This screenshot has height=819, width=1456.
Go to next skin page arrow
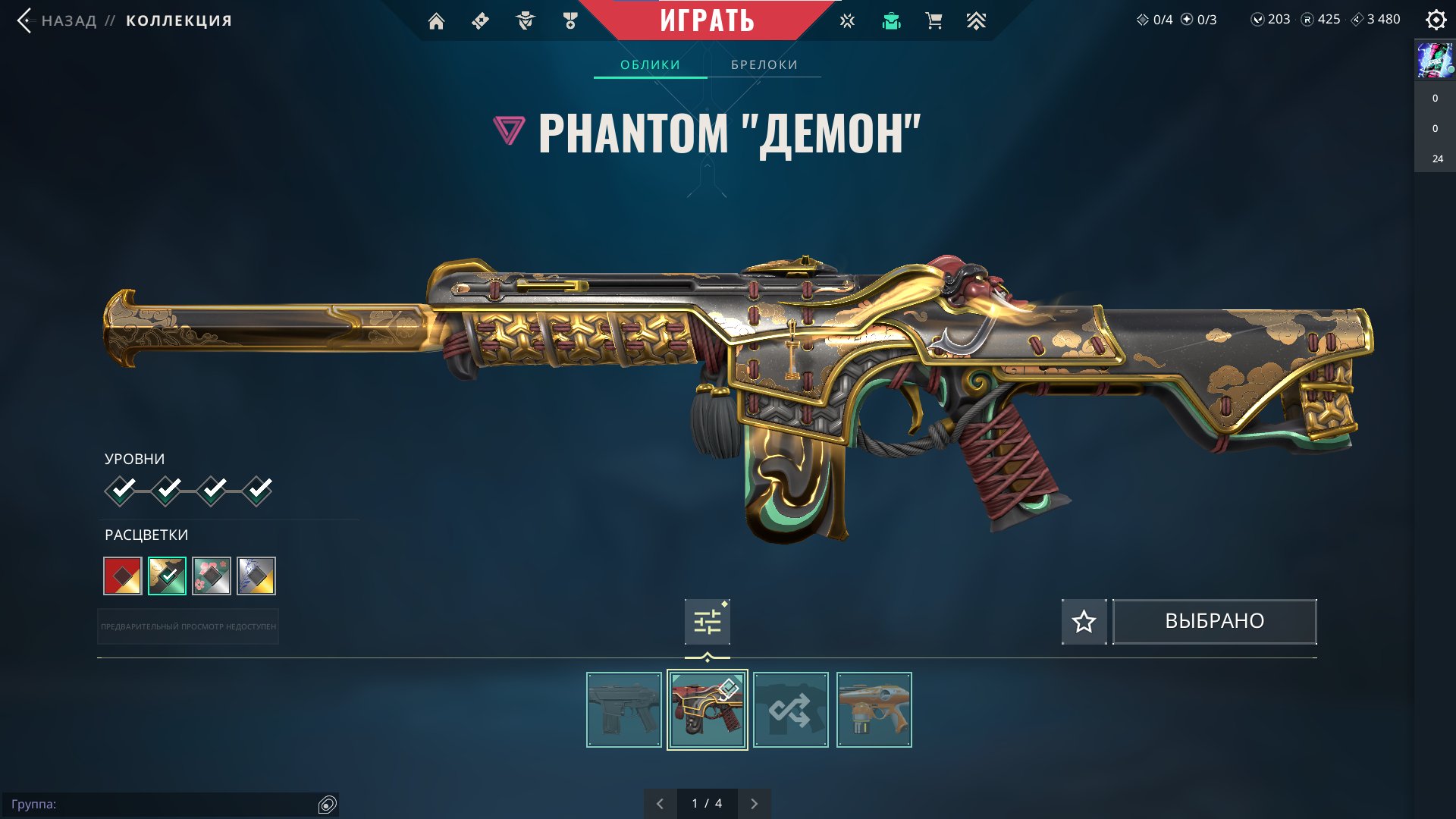754,804
